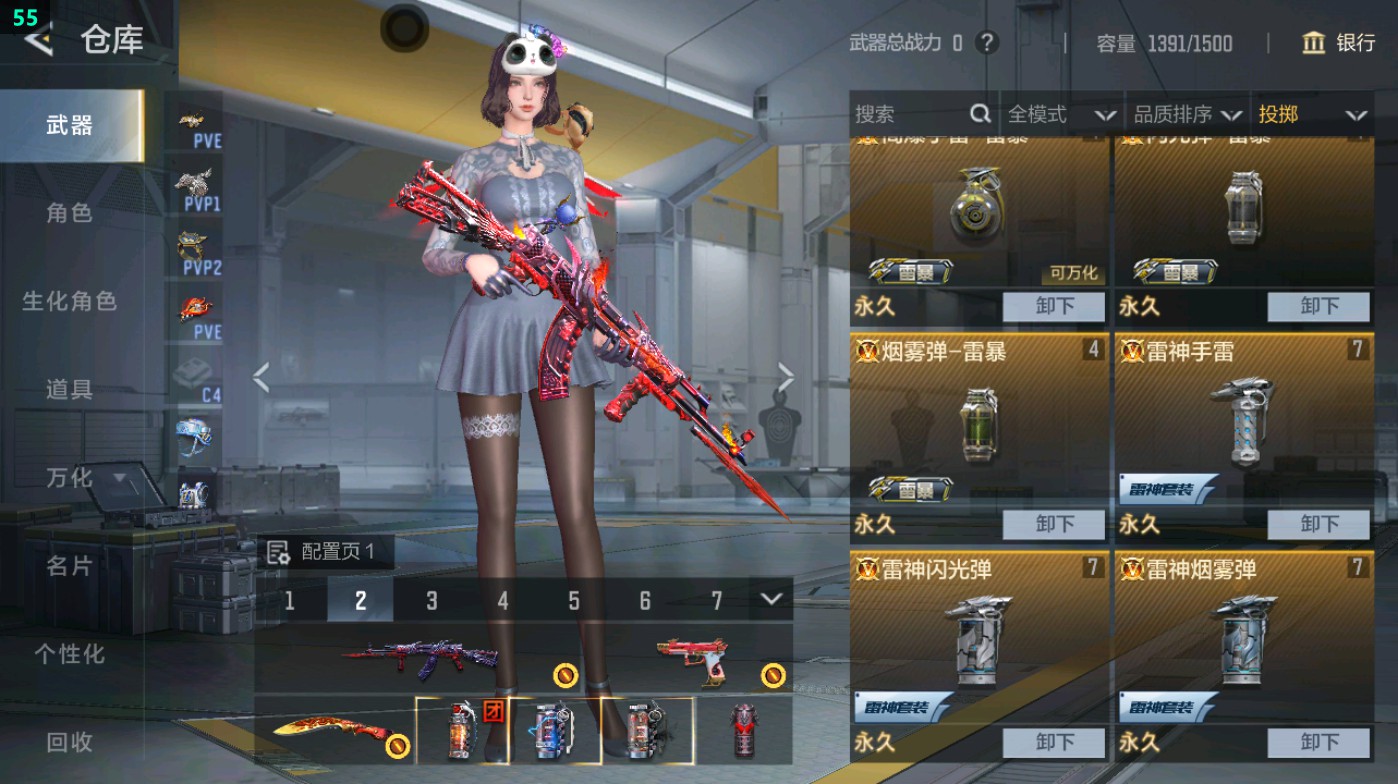Open the 道具 items tab
Image resolution: width=1398 pixels, height=784 pixels.
pyautogui.click(x=70, y=389)
